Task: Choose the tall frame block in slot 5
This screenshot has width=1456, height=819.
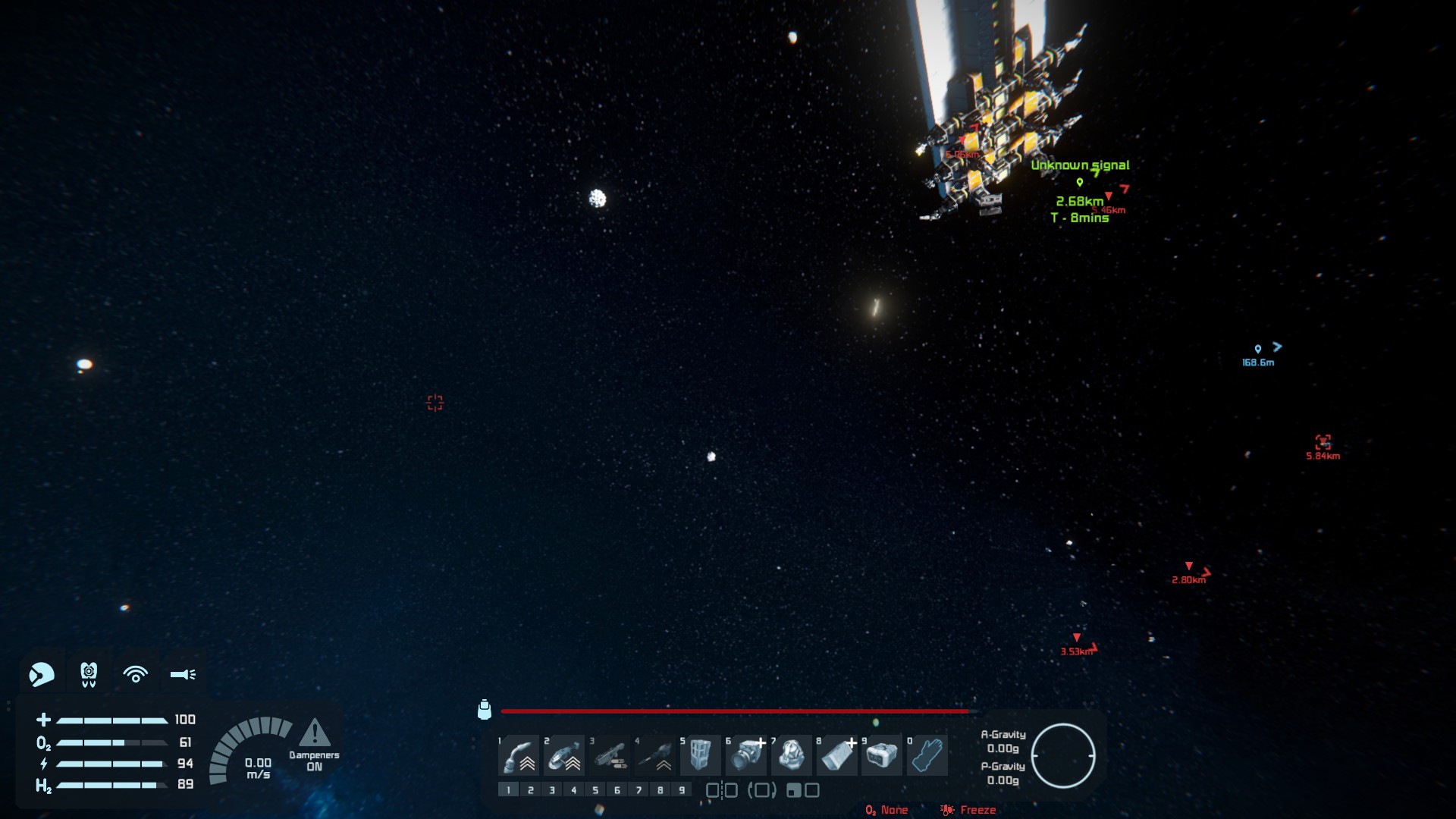Action: (700, 755)
